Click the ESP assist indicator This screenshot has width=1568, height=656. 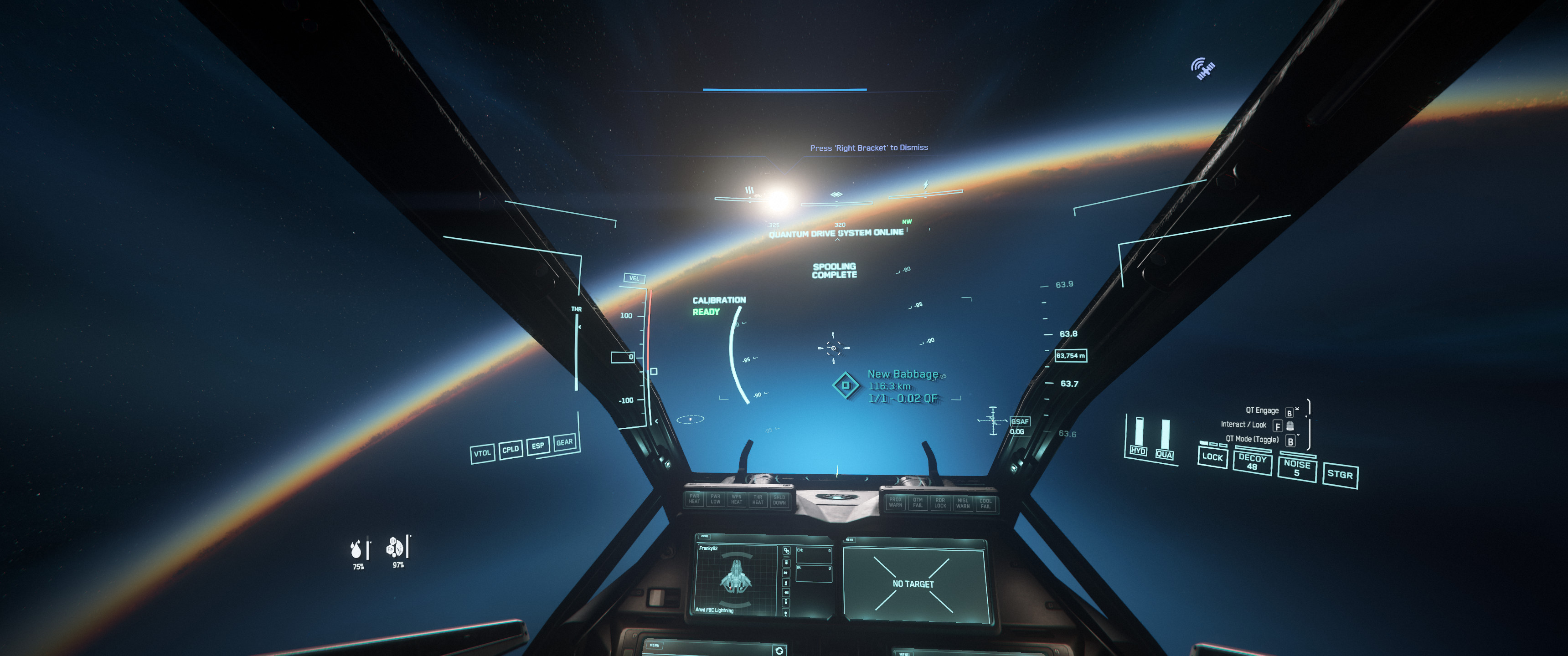[x=538, y=446]
